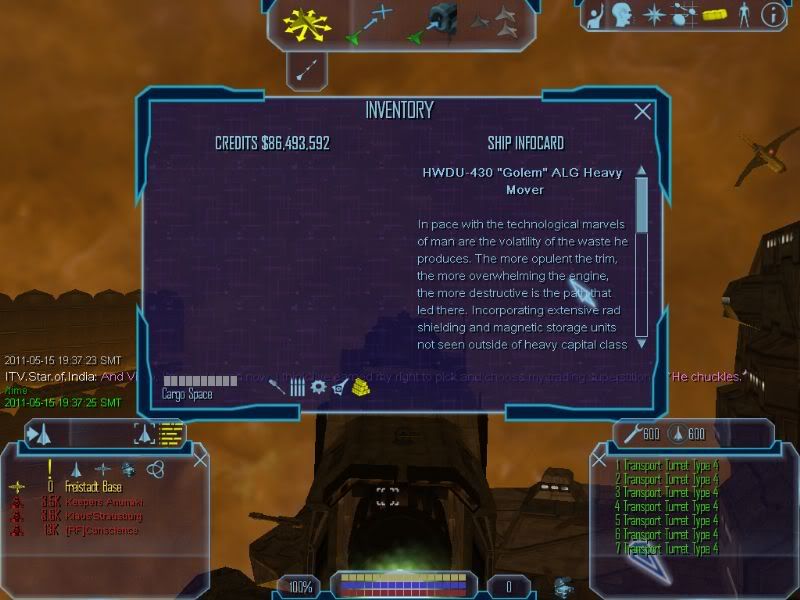Show the gold bars commodities filter
The image size is (800, 600).
[x=361, y=386]
